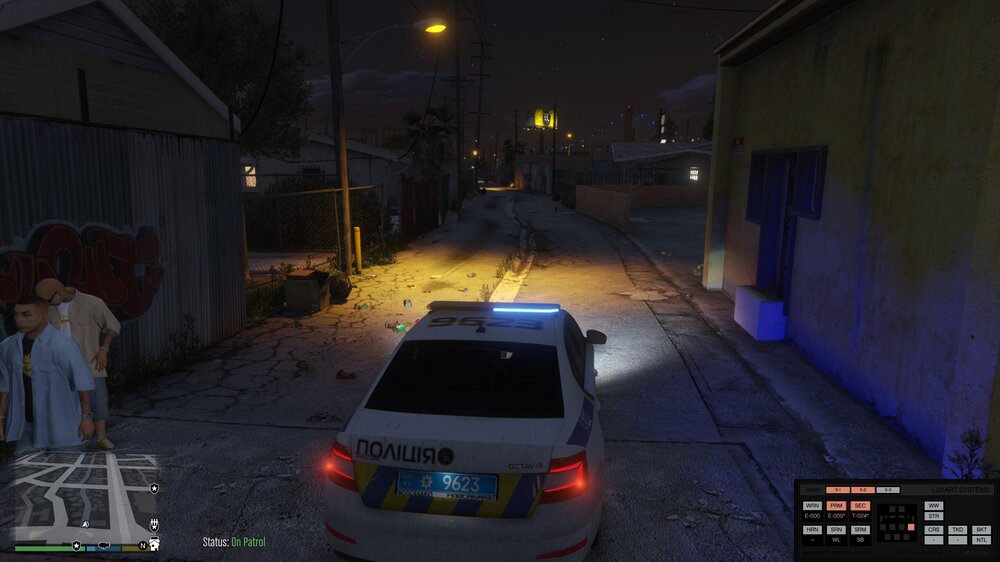Activate the PRM primary lights button
This screenshot has height=562, width=1000.
click(x=836, y=506)
